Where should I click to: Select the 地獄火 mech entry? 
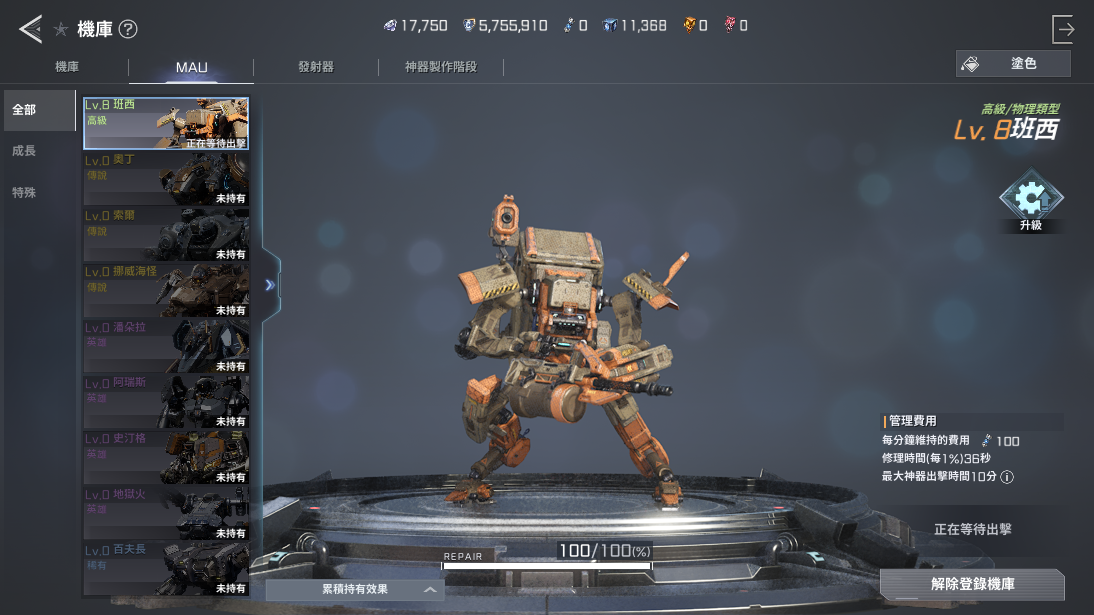tap(166, 512)
